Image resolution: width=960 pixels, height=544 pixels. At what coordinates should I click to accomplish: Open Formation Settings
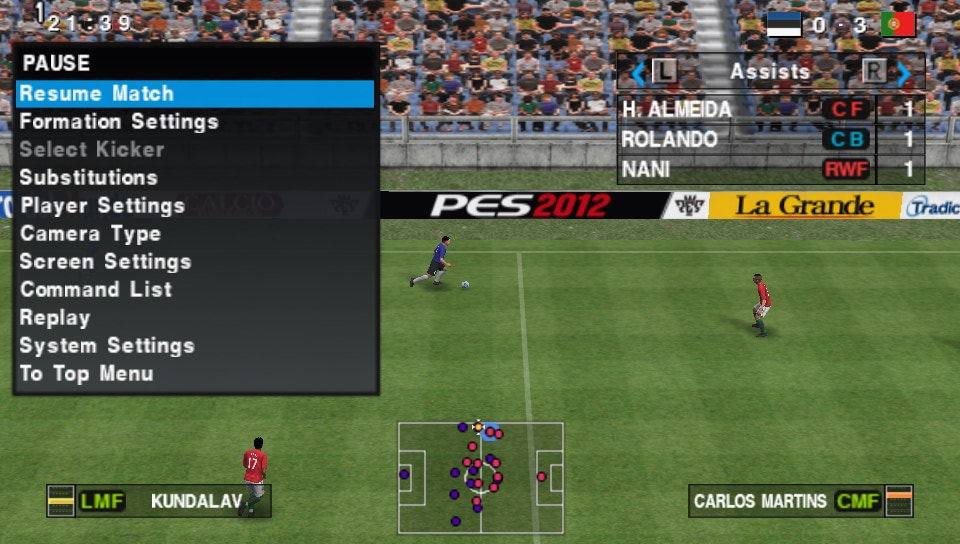click(119, 122)
